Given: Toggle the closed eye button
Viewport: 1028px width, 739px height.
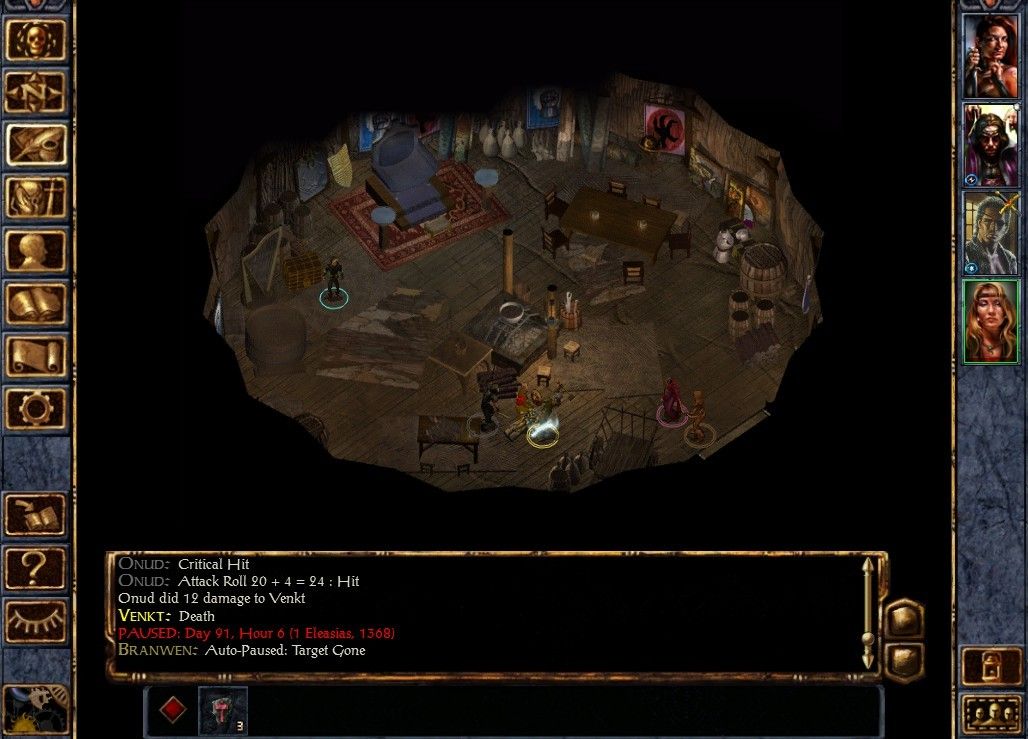Looking at the screenshot, I should pos(36,620).
